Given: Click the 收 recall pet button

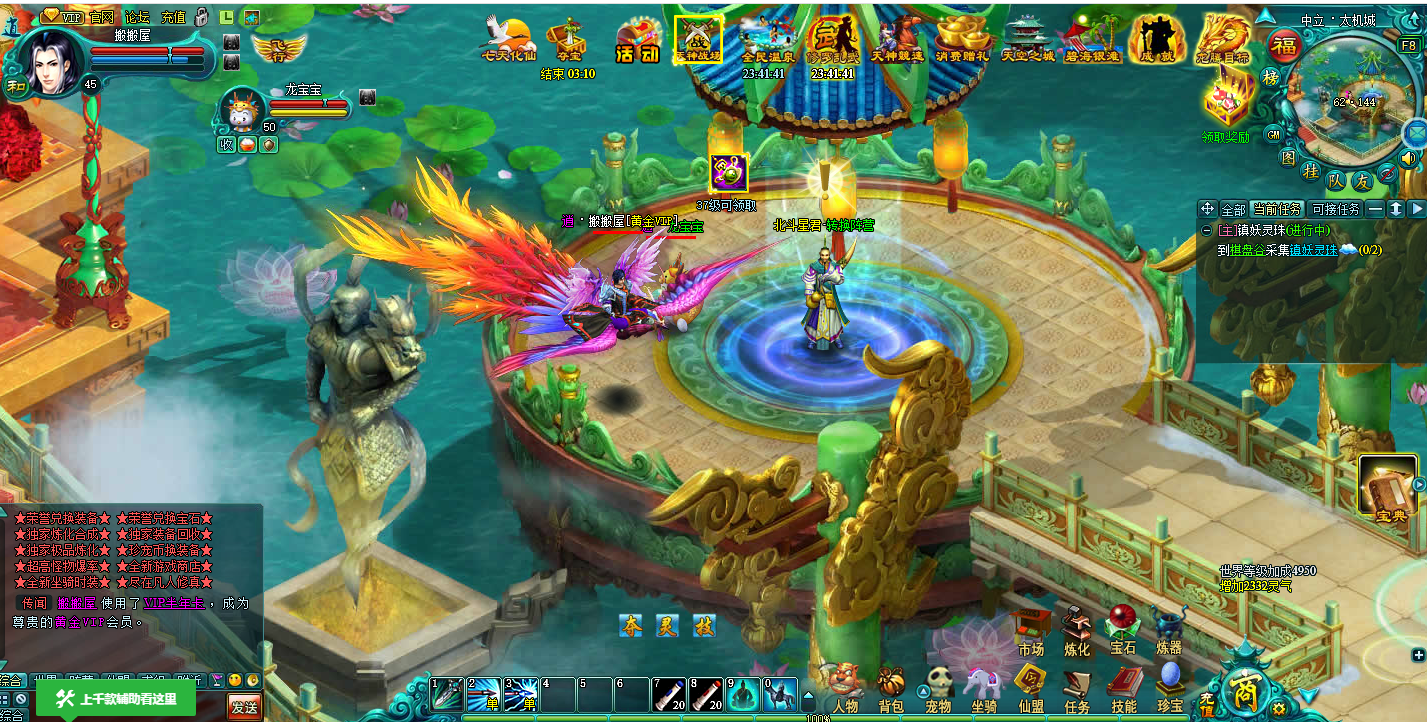Looking at the screenshot, I should point(226,144).
